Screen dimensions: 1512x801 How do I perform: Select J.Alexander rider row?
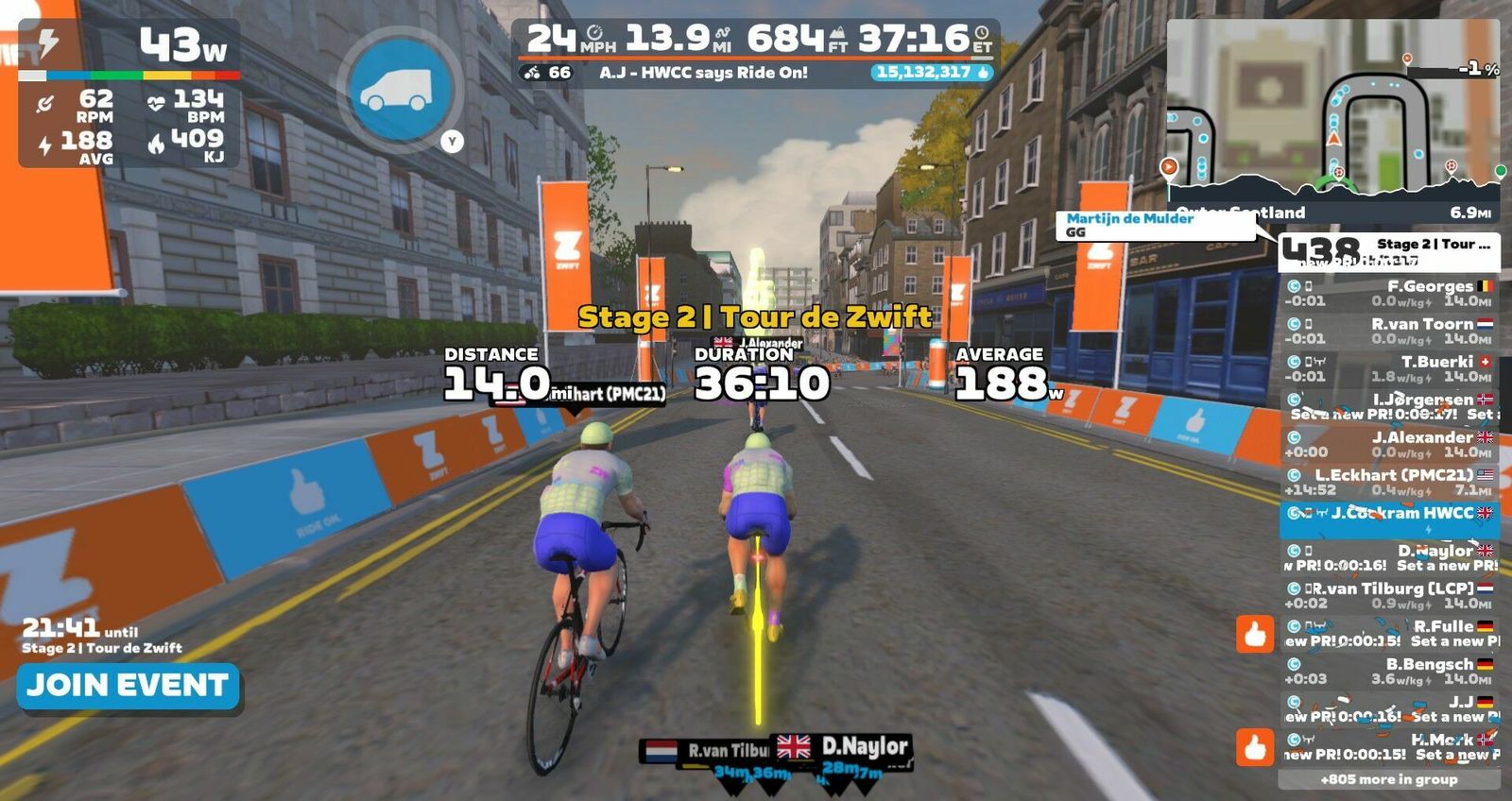click(1389, 444)
